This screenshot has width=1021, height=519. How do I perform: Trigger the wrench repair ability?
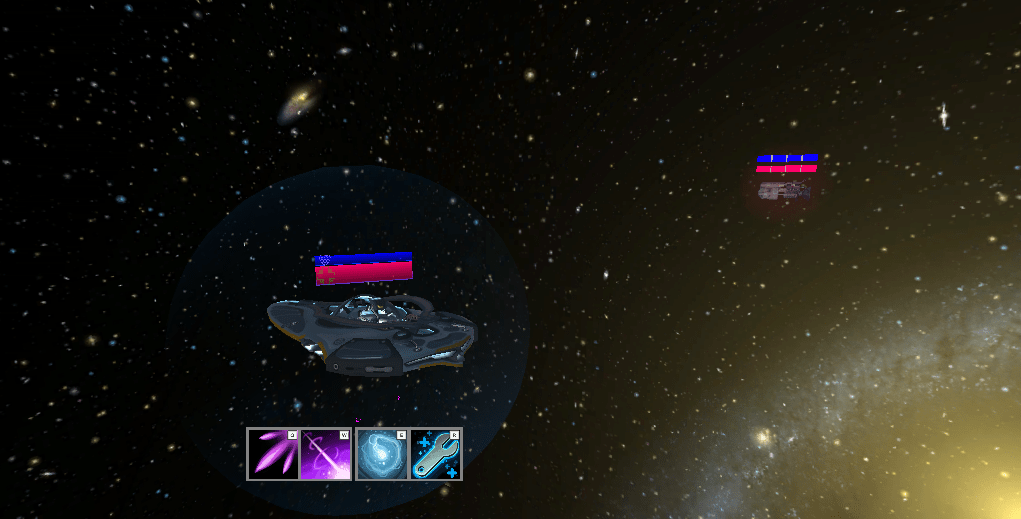[436, 454]
